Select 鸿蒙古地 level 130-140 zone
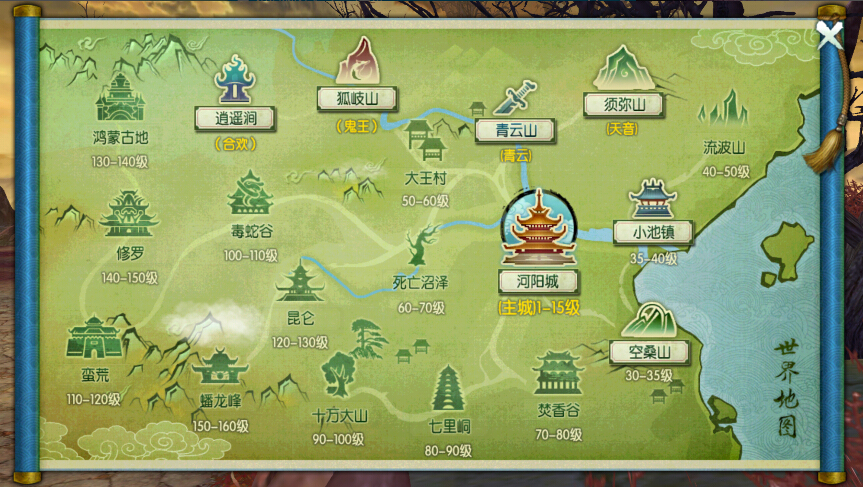 point(120,136)
